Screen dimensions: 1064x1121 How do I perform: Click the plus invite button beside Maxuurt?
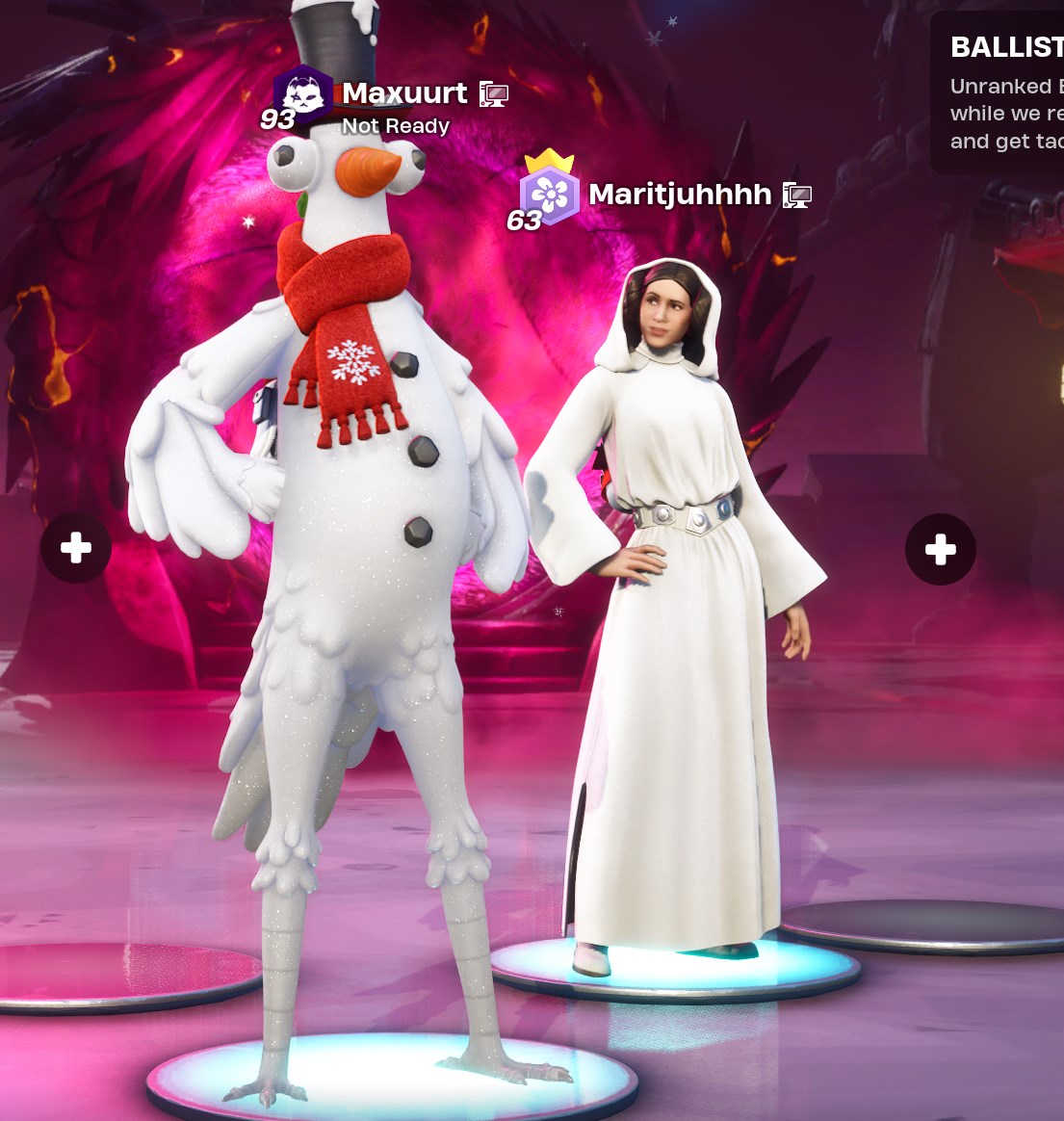coord(76,549)
